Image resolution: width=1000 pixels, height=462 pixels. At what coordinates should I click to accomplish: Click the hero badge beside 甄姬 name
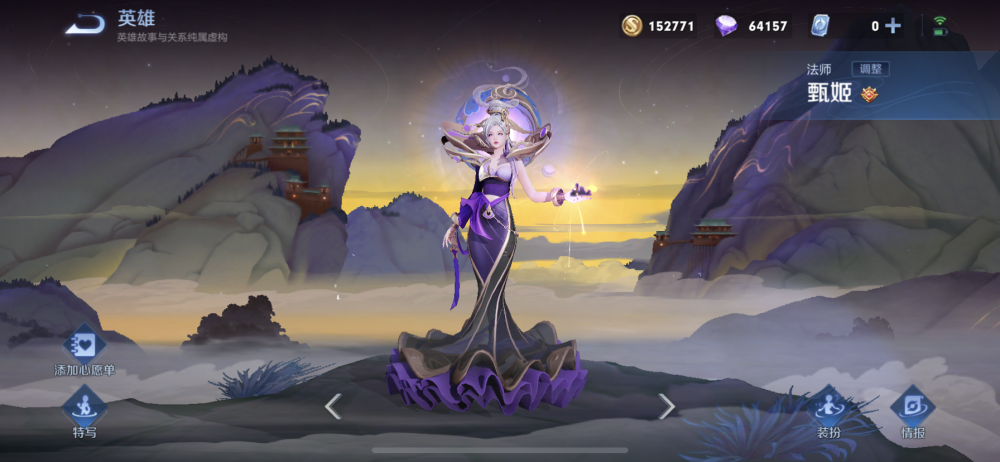tap(870, 94)
